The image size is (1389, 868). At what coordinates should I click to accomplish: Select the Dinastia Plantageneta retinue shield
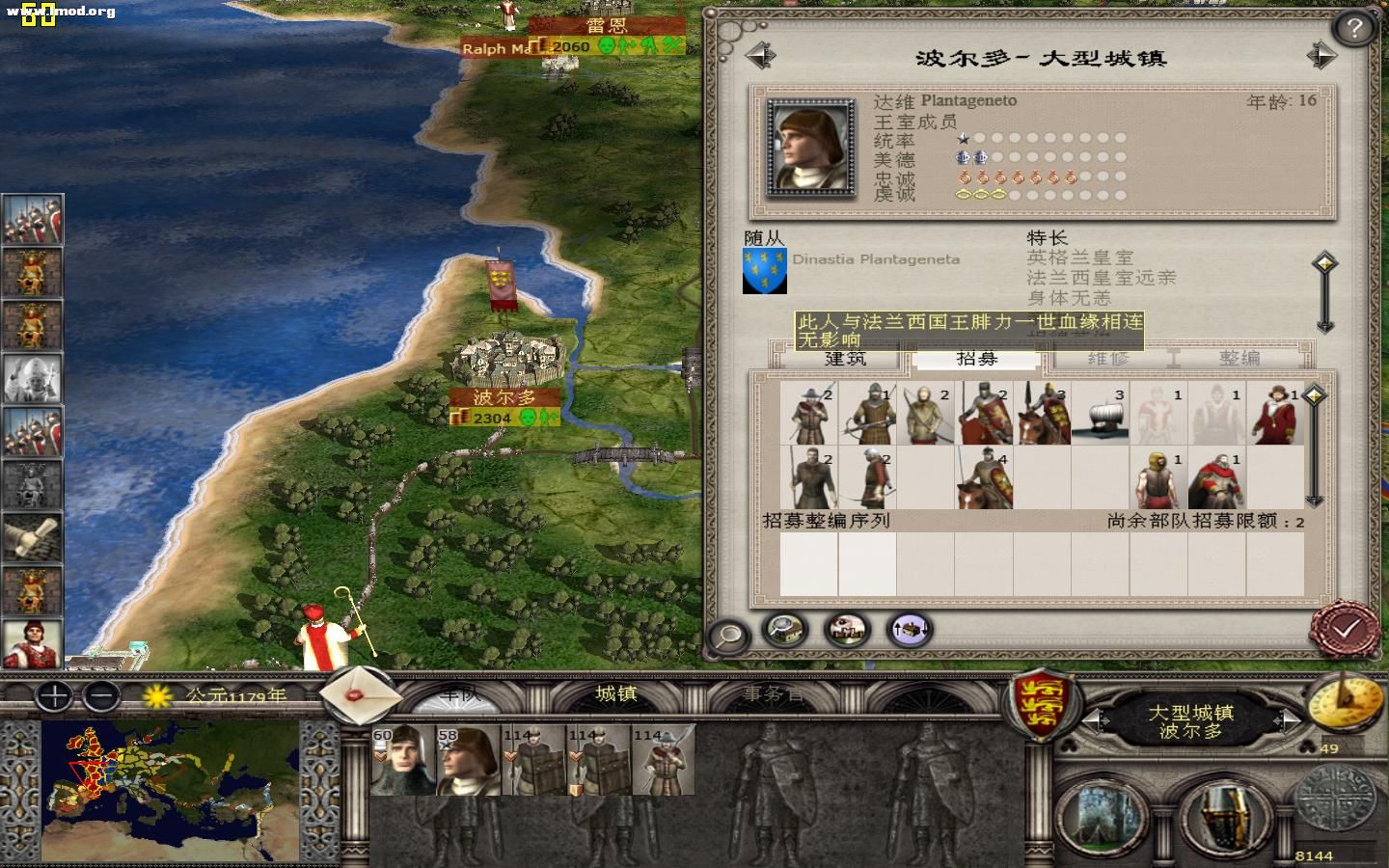pos(765,272)
